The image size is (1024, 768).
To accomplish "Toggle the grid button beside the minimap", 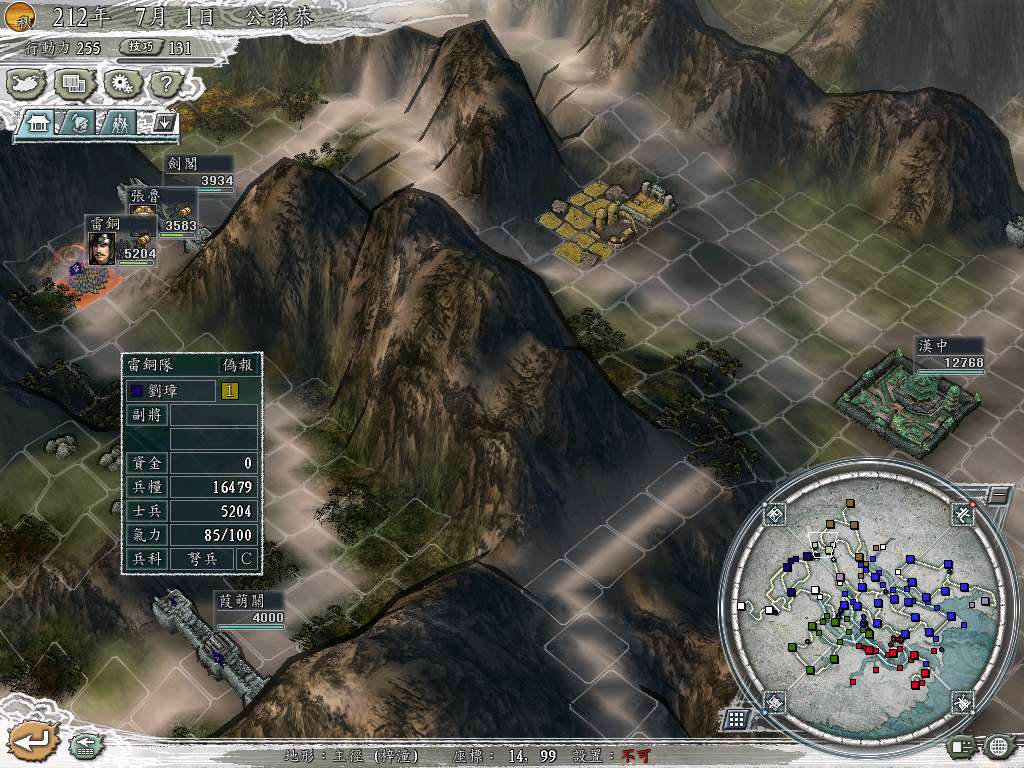I will [735, 719].
